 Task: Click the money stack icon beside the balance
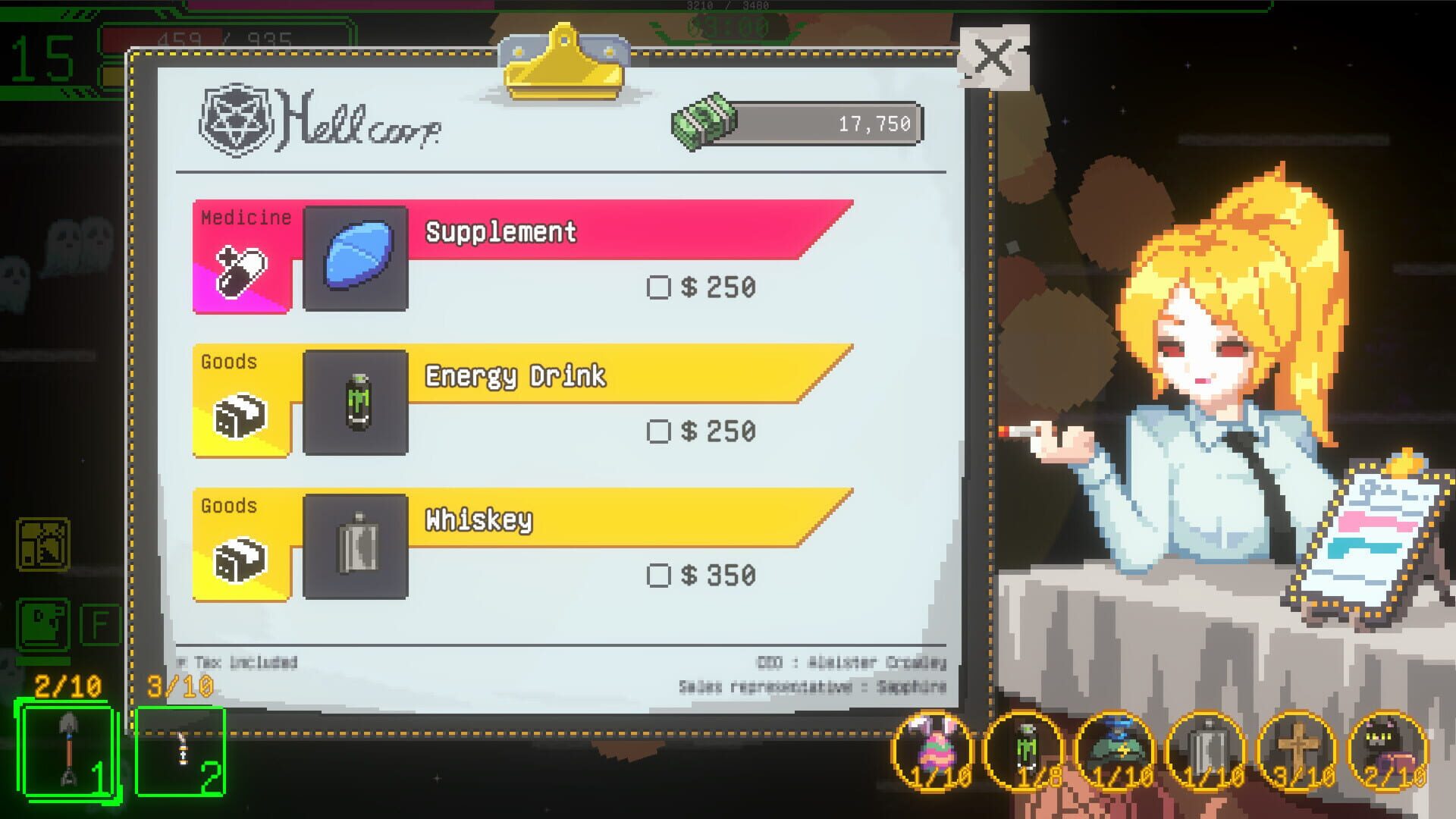point(705,120)
